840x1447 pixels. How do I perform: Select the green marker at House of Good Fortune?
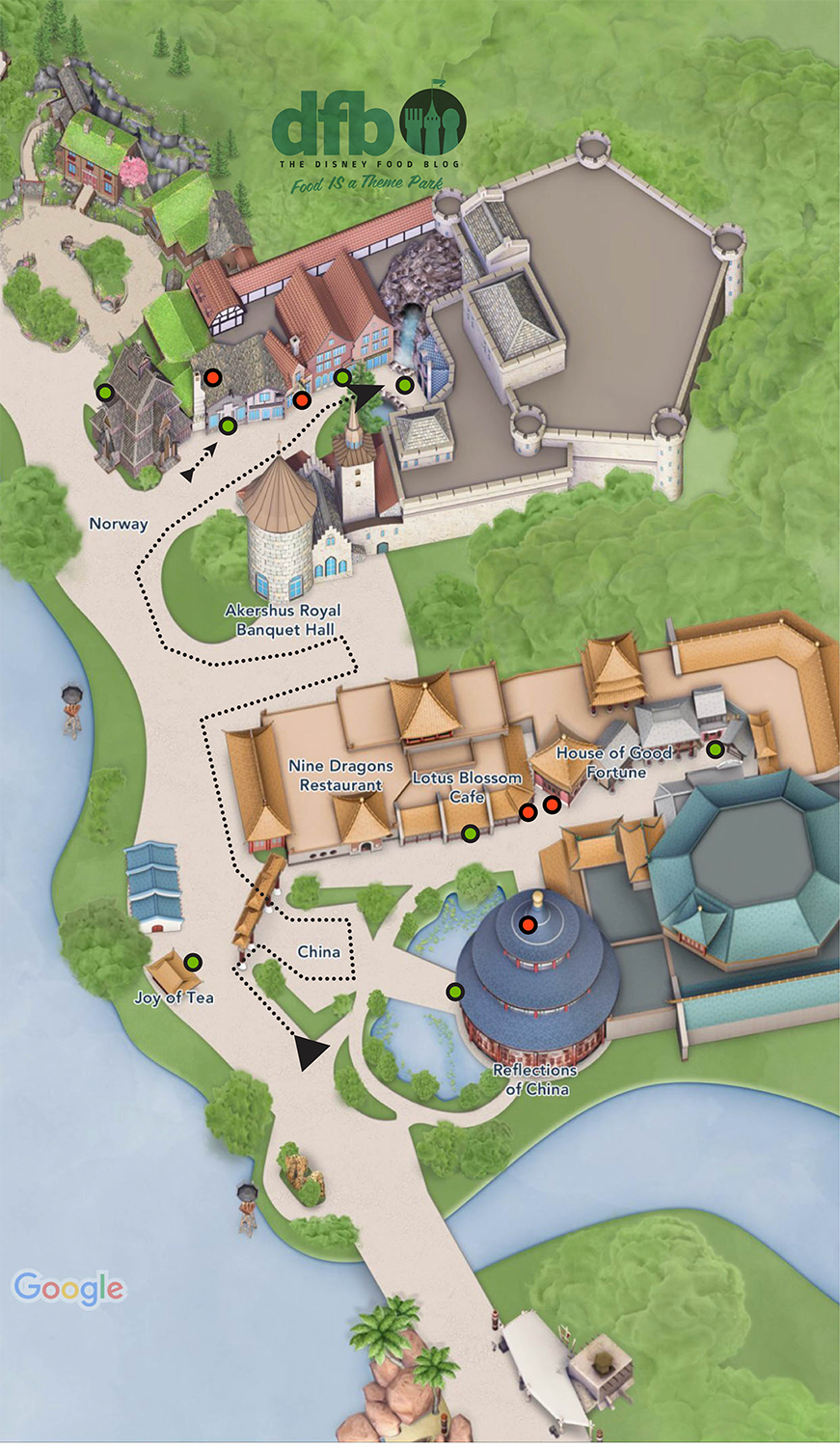[715, 750]
